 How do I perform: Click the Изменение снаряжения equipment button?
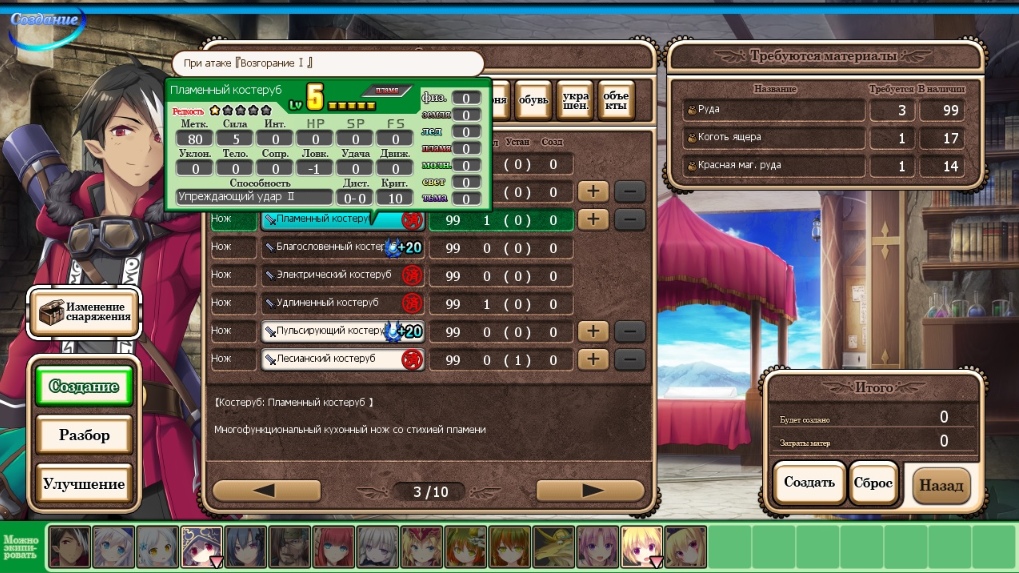tap(84, 312)
